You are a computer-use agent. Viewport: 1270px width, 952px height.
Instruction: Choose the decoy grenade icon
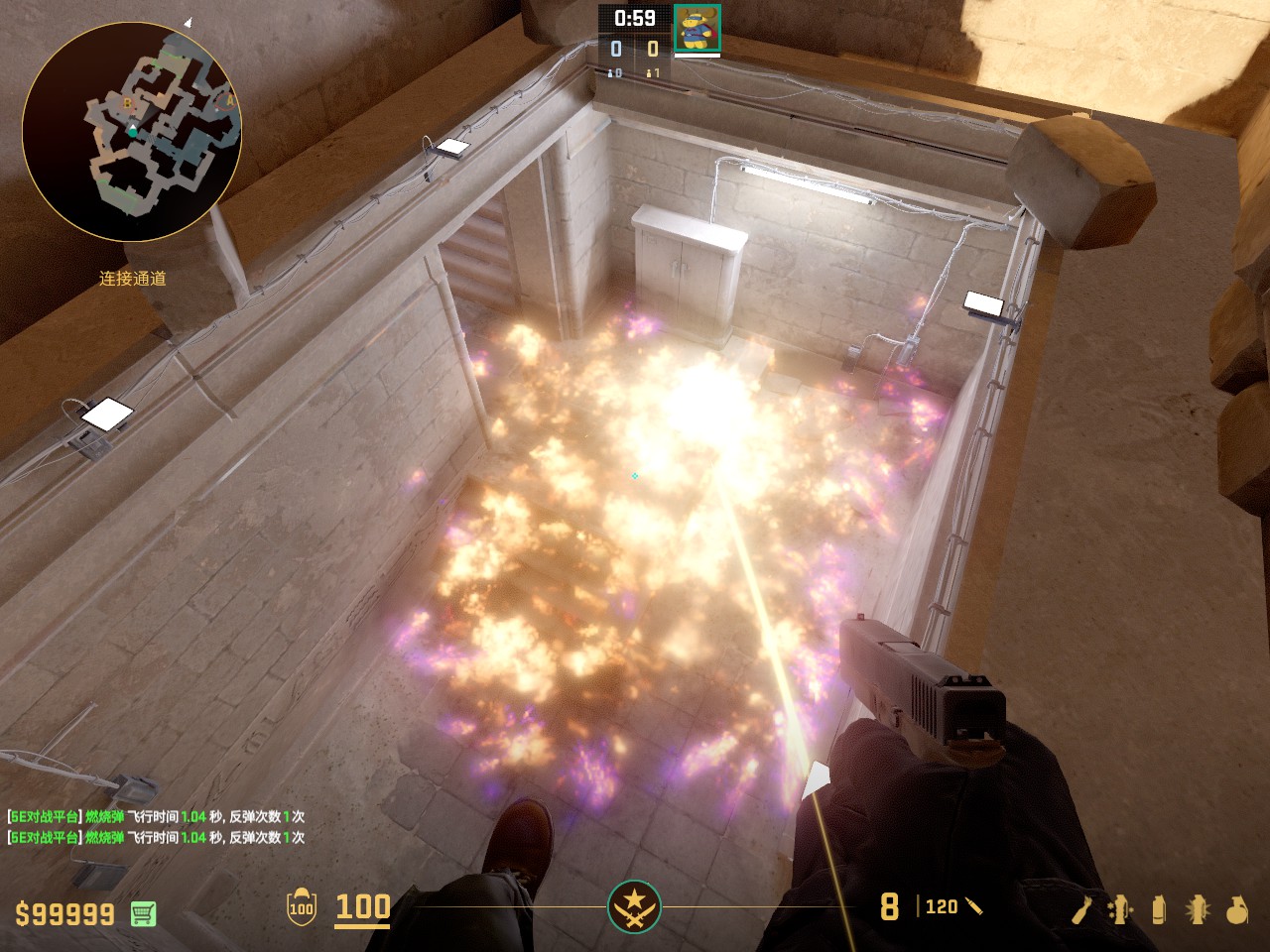point(1120,909)
